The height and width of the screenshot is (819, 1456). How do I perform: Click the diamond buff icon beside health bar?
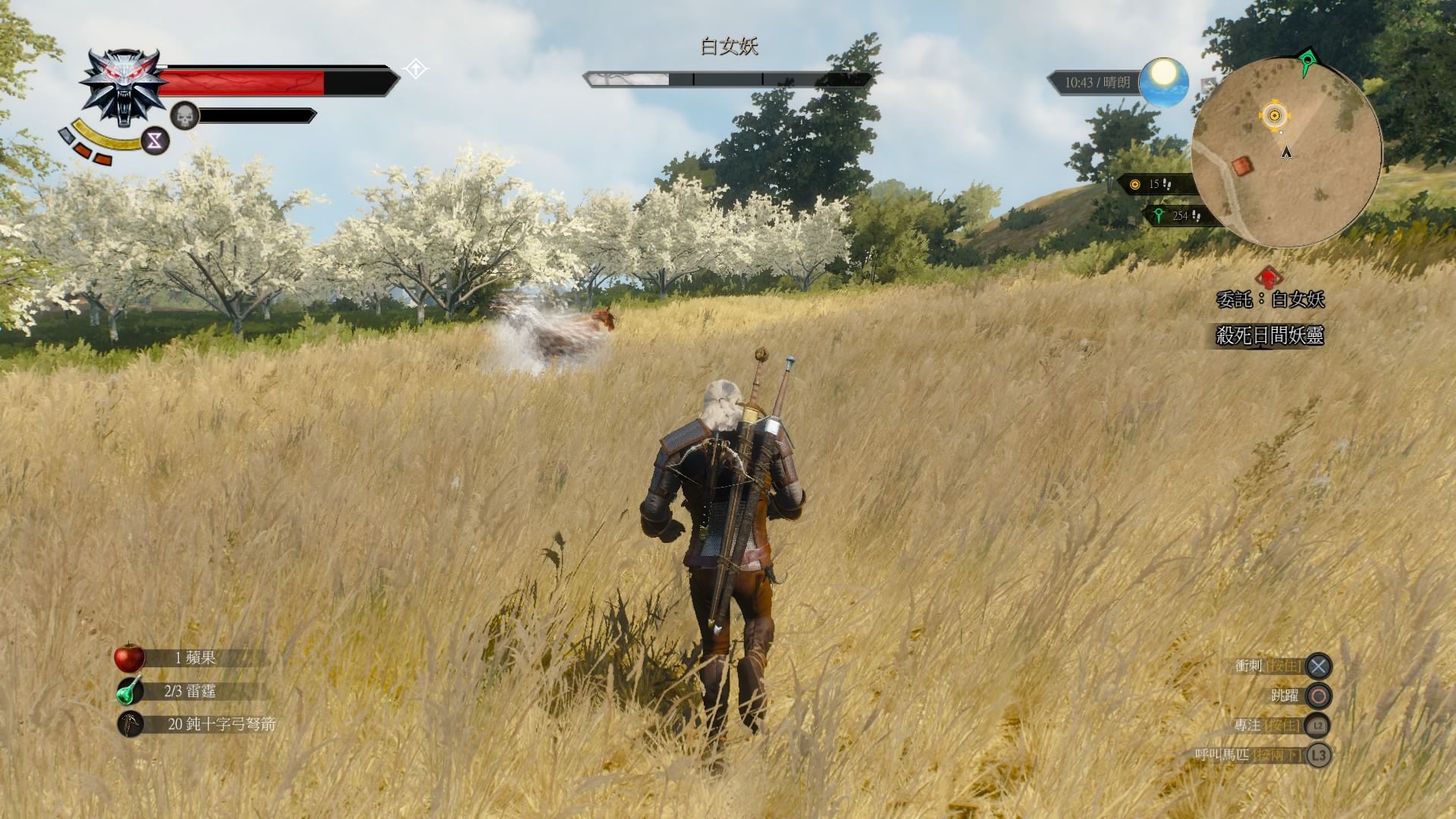pyautogui.click(x=416, y=70)
